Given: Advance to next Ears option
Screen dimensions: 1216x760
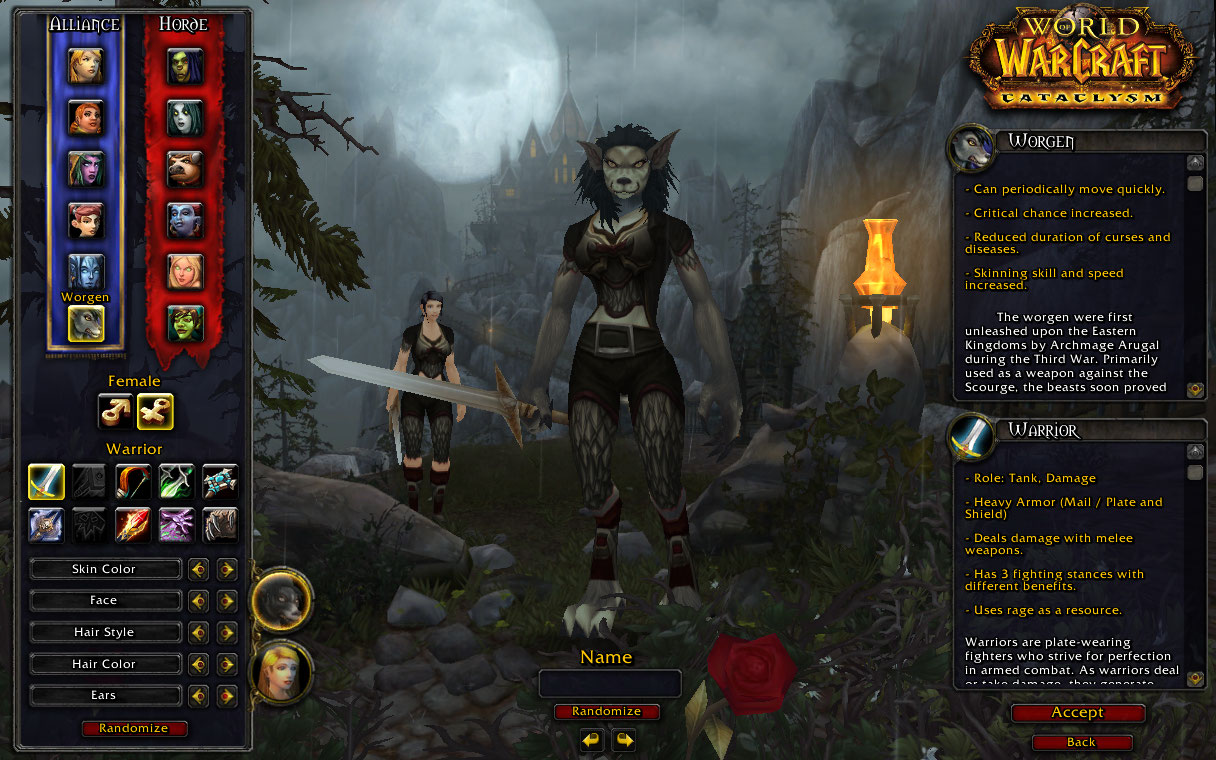Looking at the screenshot, I should pyautogui.click(x=227, y=696).
